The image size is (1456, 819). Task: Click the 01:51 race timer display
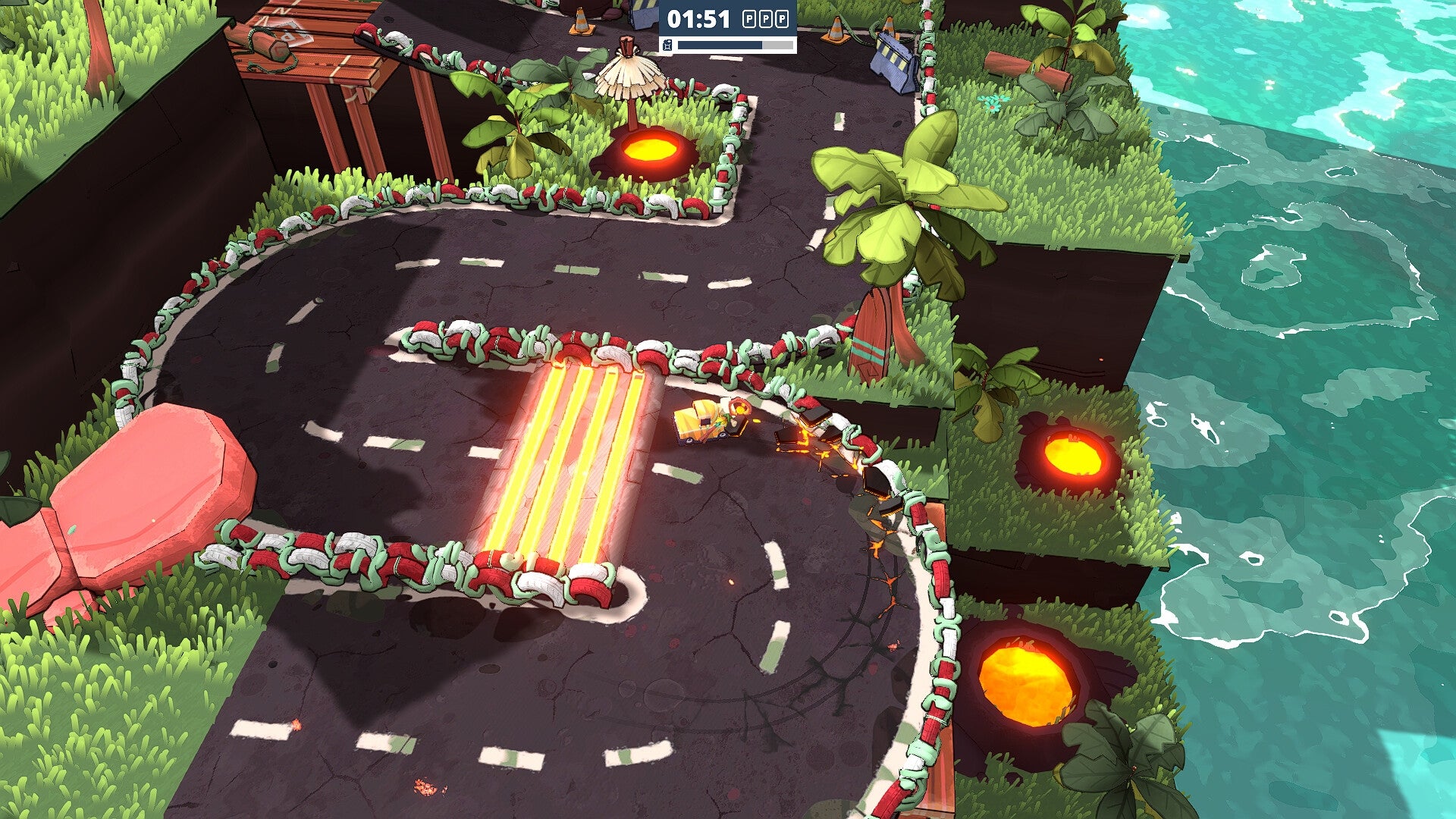tap(698, 19)
